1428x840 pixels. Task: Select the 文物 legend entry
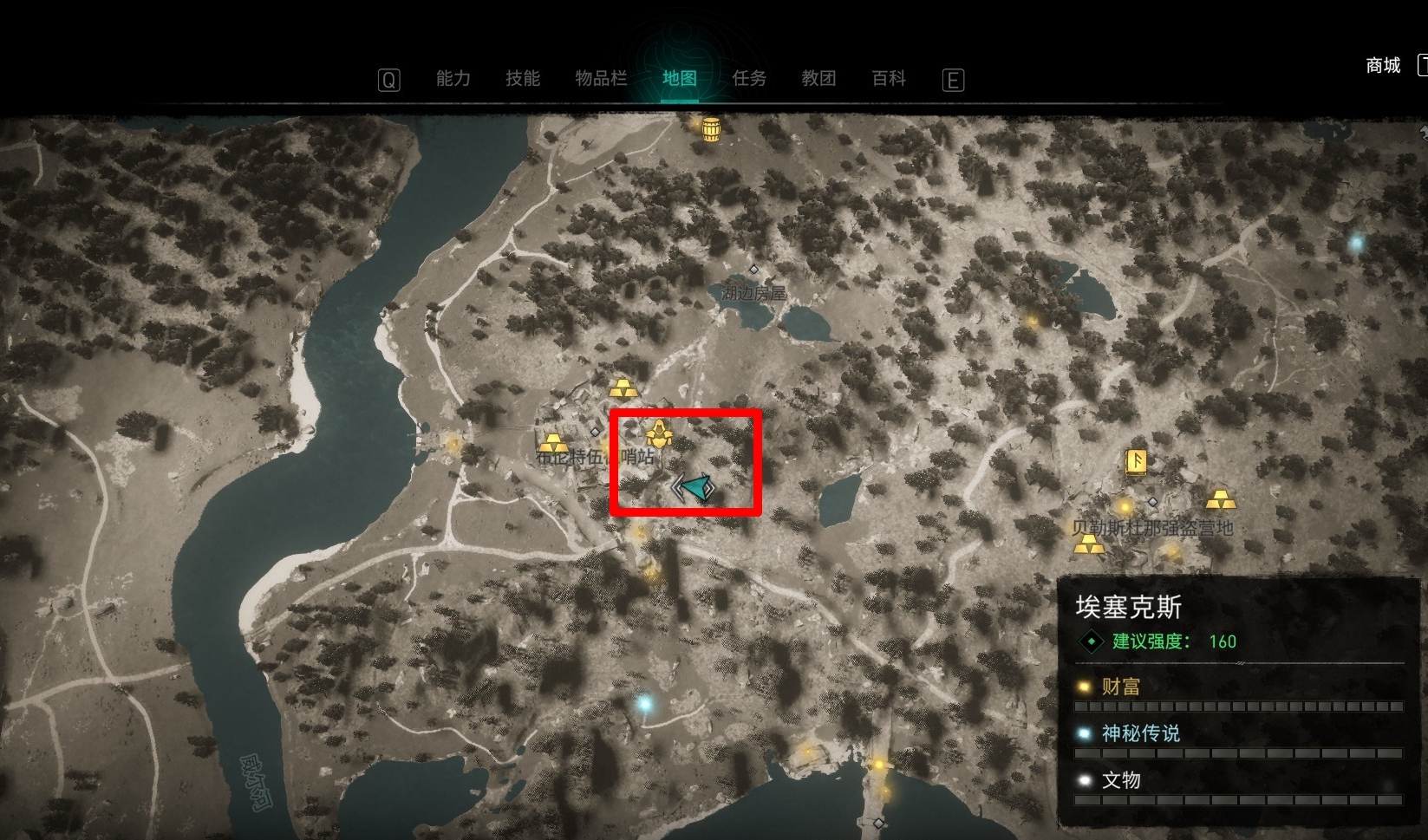(1120, 781)
